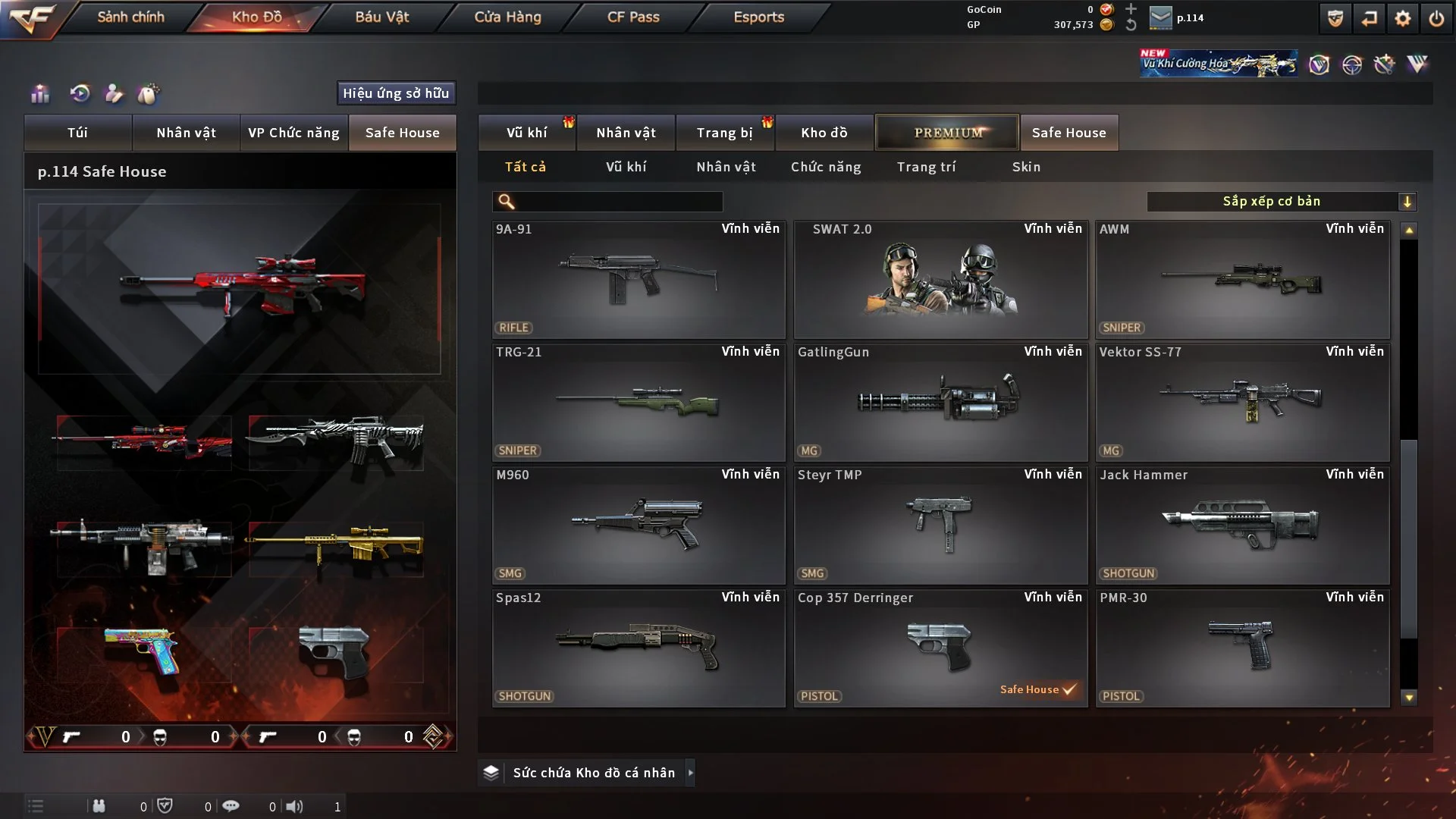Viewport: 1456px width, 819px height.
Task: Expand Sức chứa Kho đồ cá nhân
Action: (x=593, y=773)
